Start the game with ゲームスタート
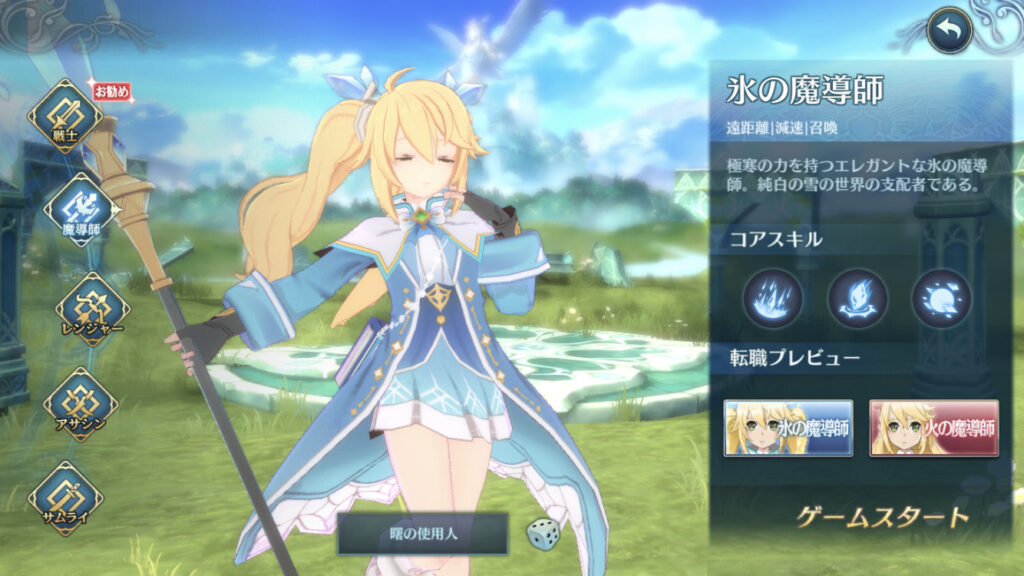The image size is (1024, 576). click(x=883, y=517)
